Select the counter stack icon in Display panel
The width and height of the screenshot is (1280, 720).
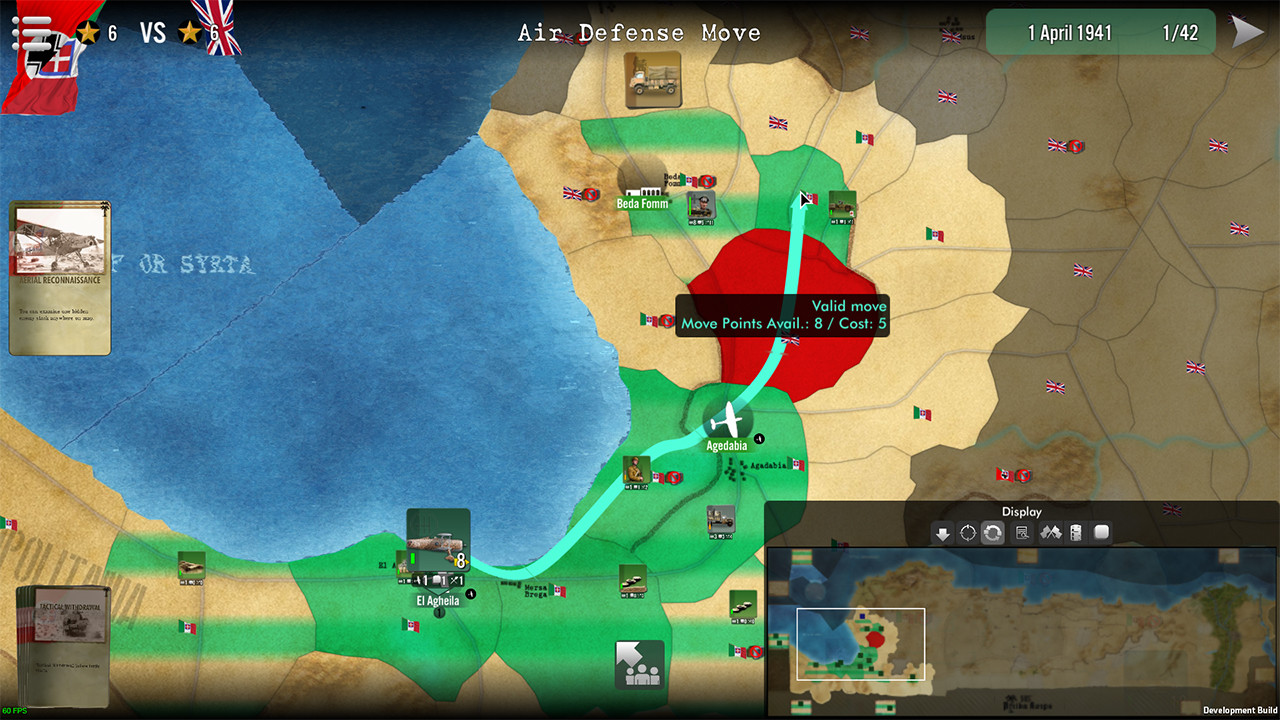[x=1077, y=533]
